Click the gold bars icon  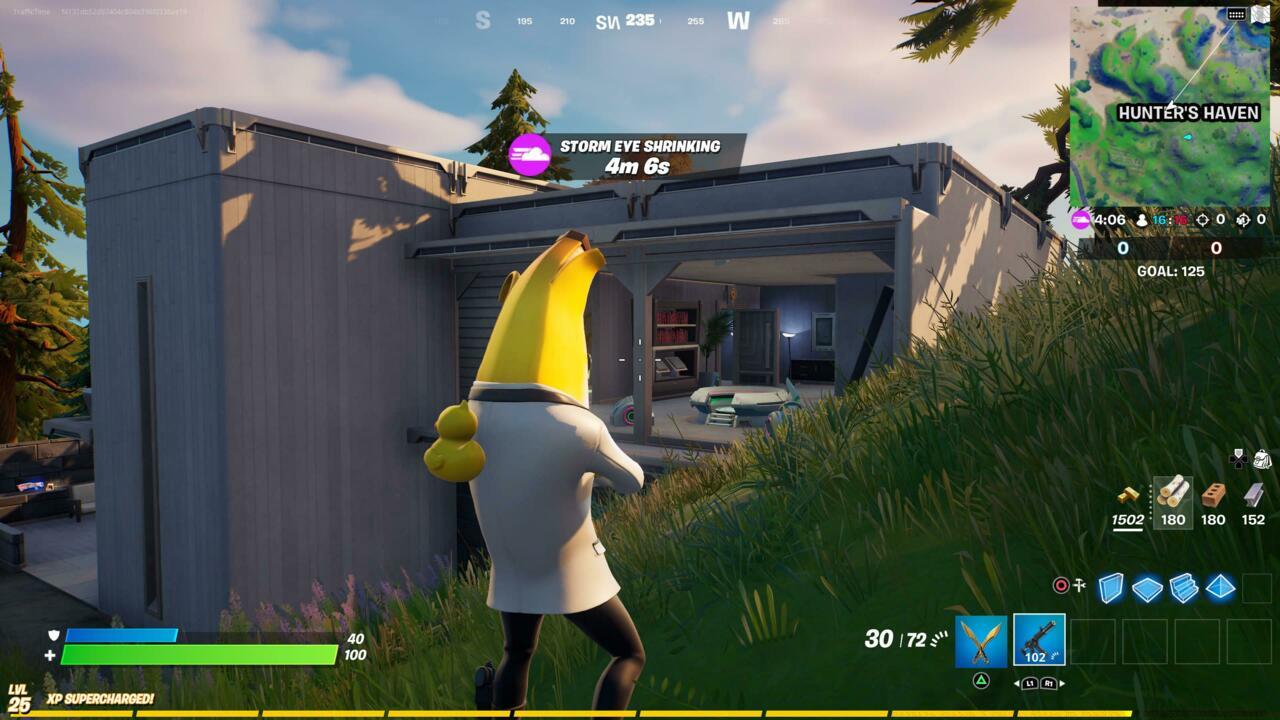point(1128,496)
